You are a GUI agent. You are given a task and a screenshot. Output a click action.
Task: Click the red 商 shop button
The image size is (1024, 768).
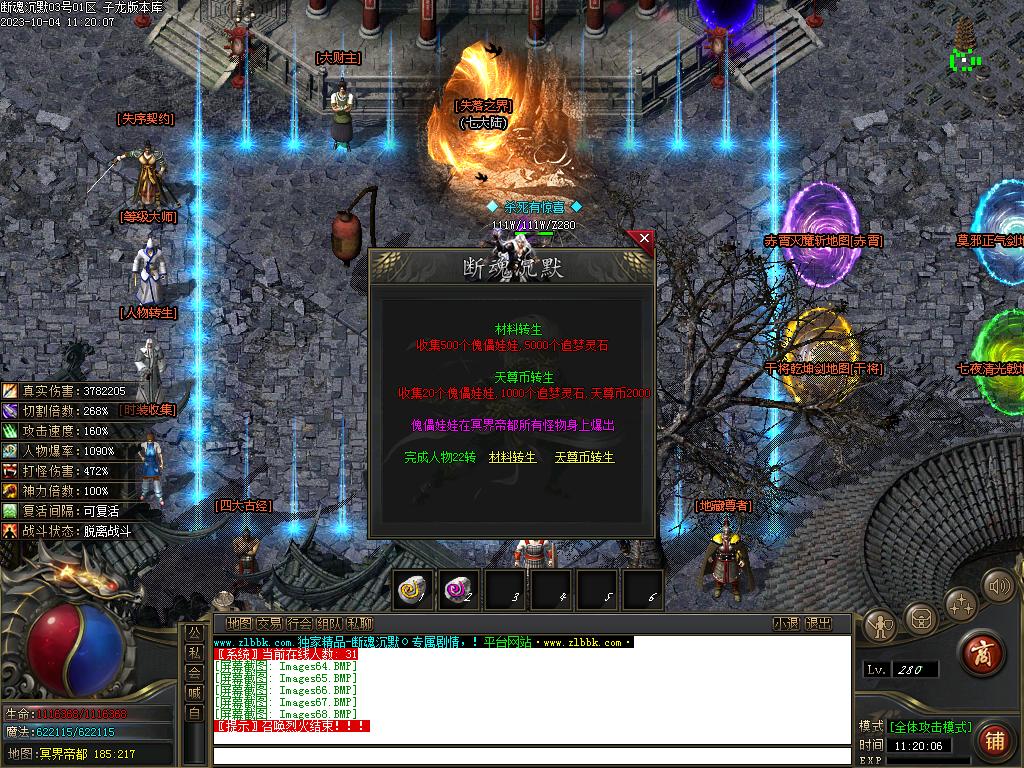coord(982,652)
